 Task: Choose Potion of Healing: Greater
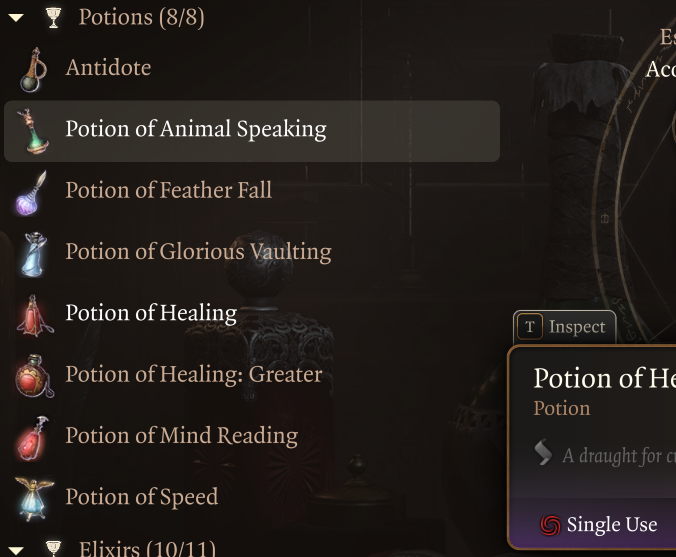click(194, 375)
